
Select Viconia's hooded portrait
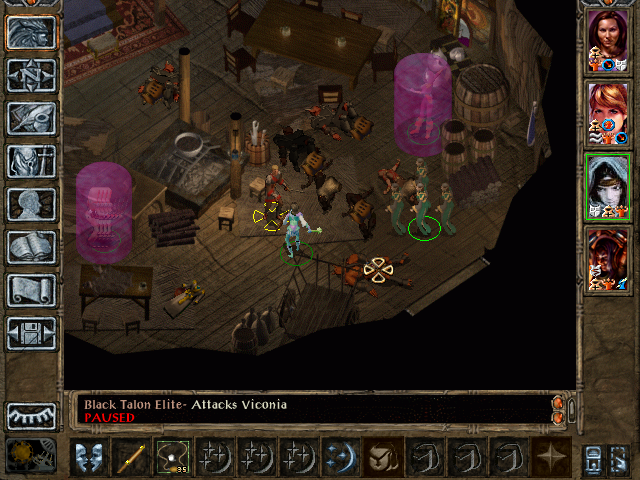(x=607, y=185)
